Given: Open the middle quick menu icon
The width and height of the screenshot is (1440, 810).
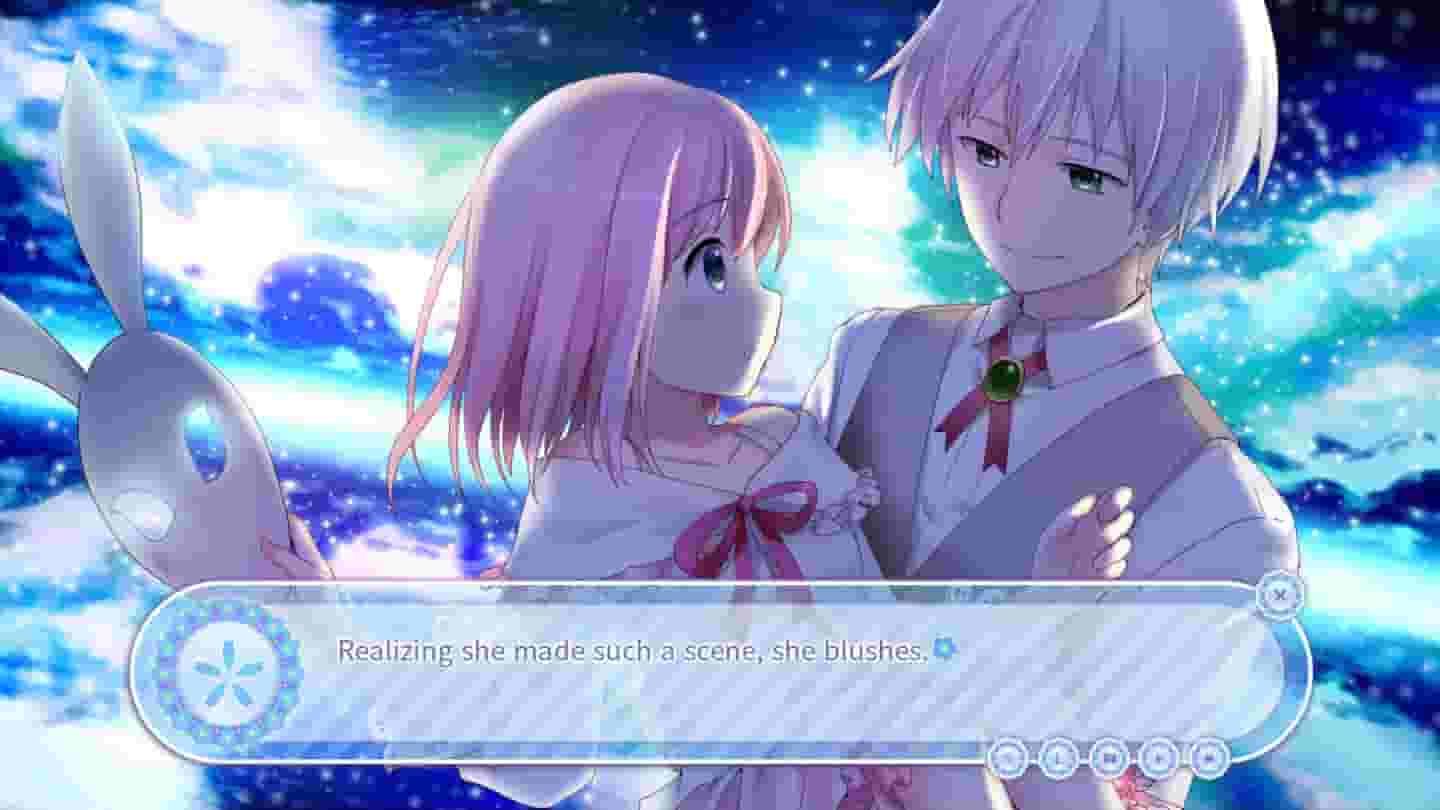Looking at the screenshot, I should pyautogui.click(x=1108, y=757).
